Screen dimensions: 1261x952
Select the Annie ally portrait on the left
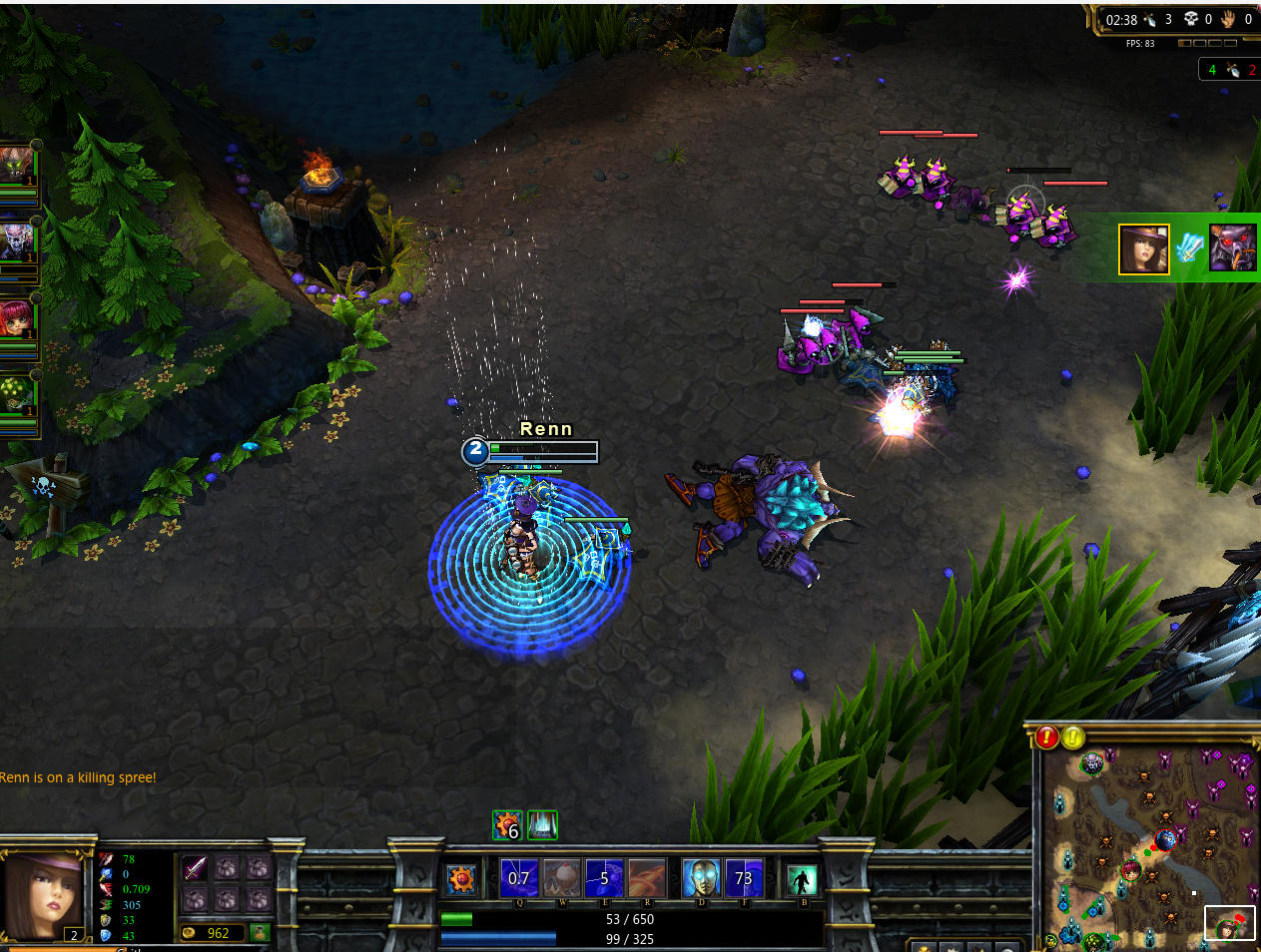(17, 317)
